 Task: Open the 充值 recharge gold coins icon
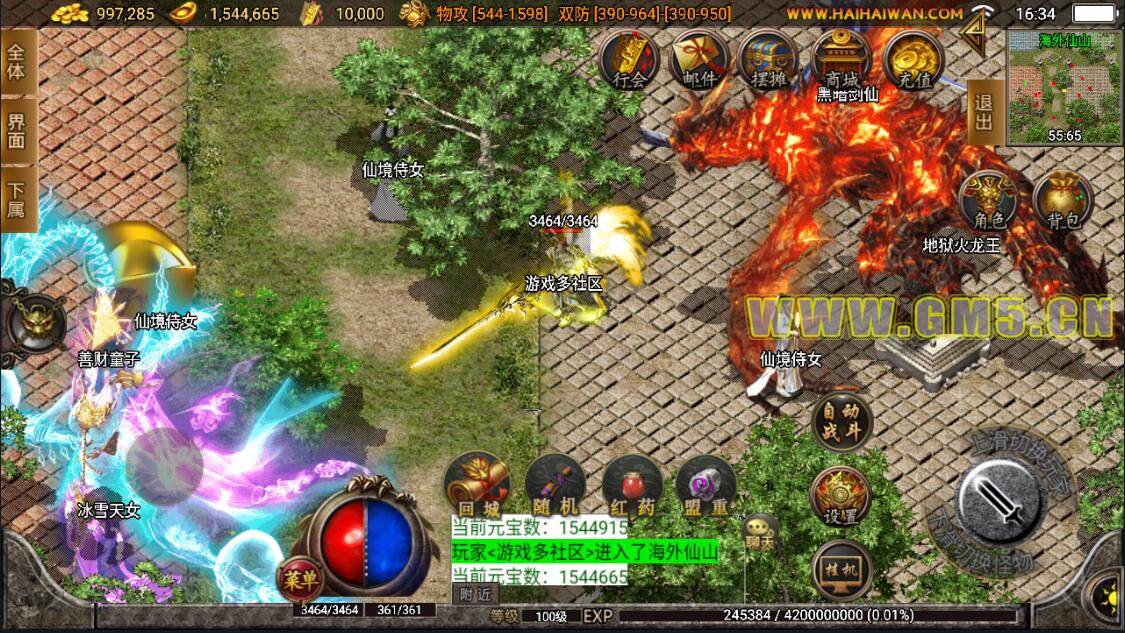(912, 60)
